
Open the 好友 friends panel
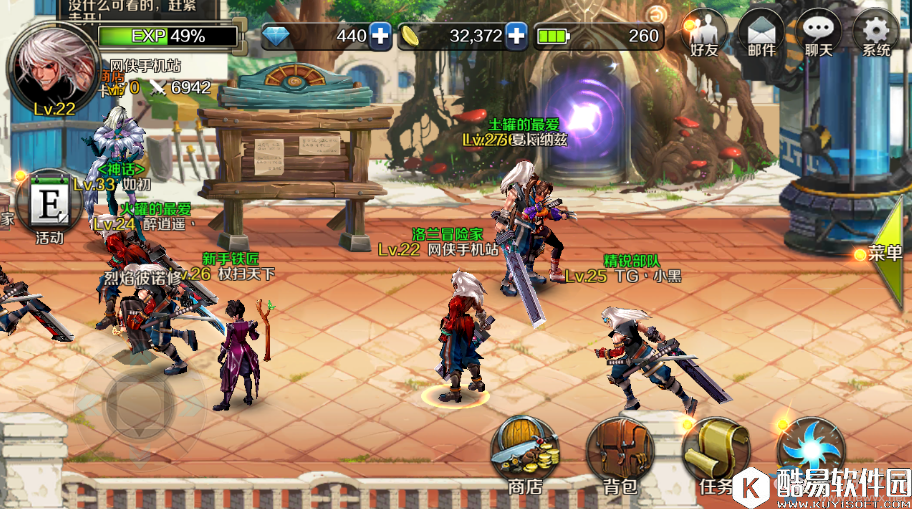[x=707, y=34]
